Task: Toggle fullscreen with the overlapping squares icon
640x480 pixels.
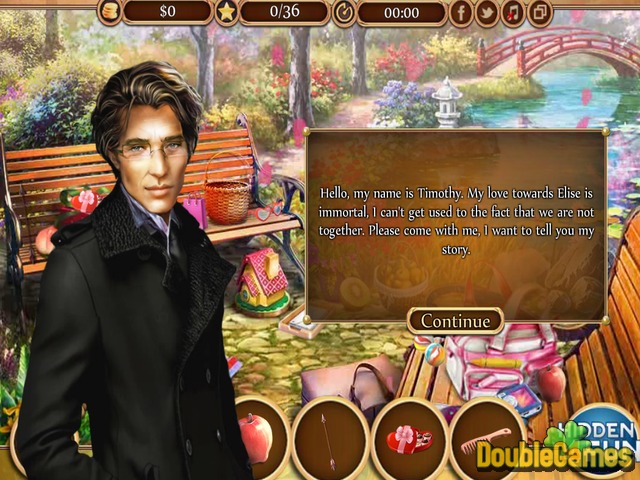Action: 539,12
